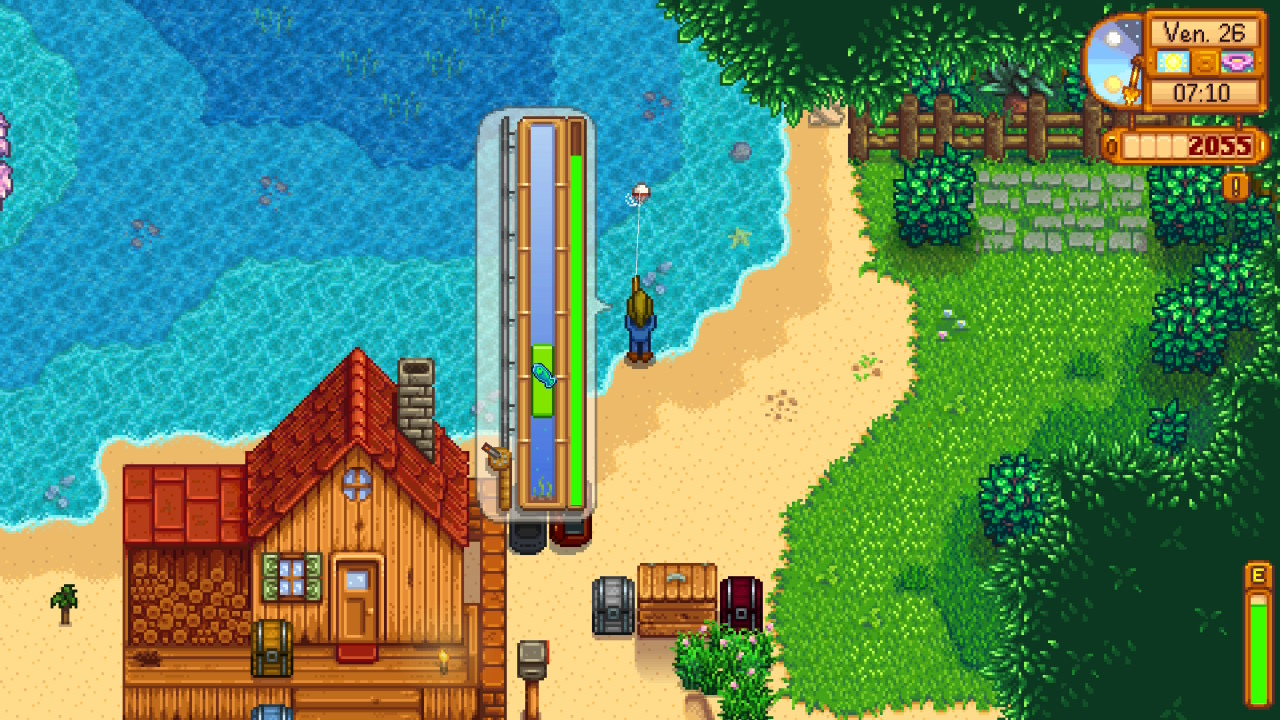This screenshot has width=1280, height=720.
Task: Click the green catch progress bar
Action: (x=578, y=320)
